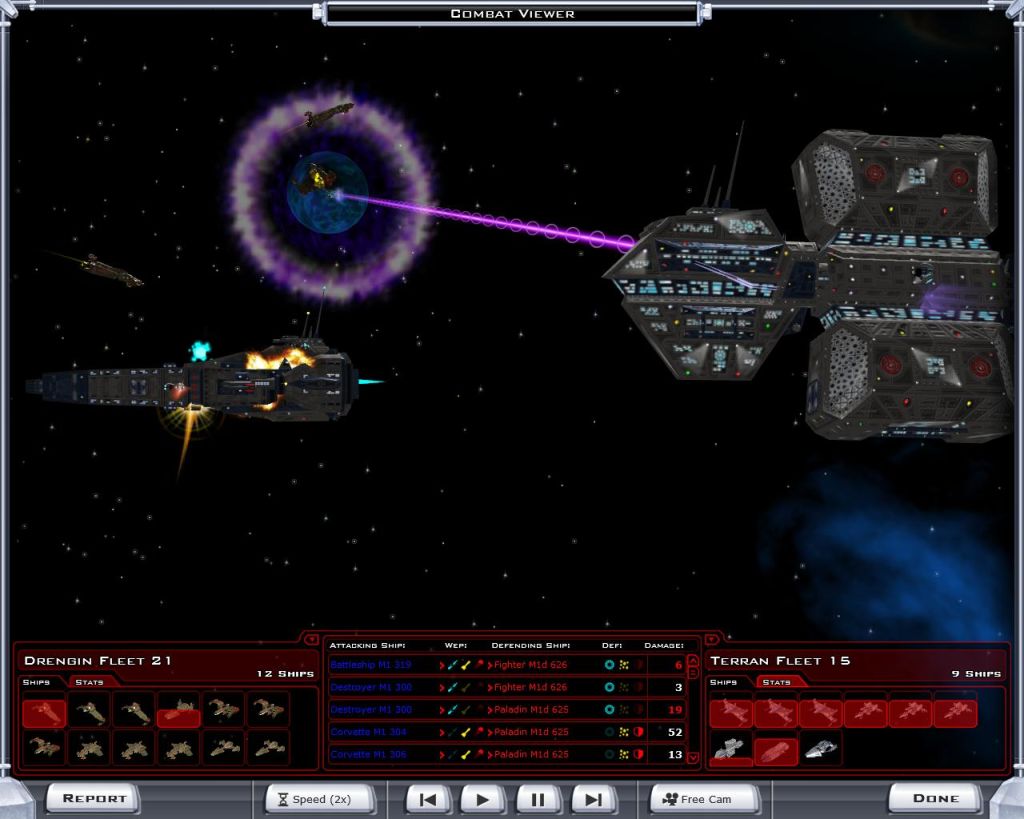
Task: Pause the combat playback
Action: (538, 799)
